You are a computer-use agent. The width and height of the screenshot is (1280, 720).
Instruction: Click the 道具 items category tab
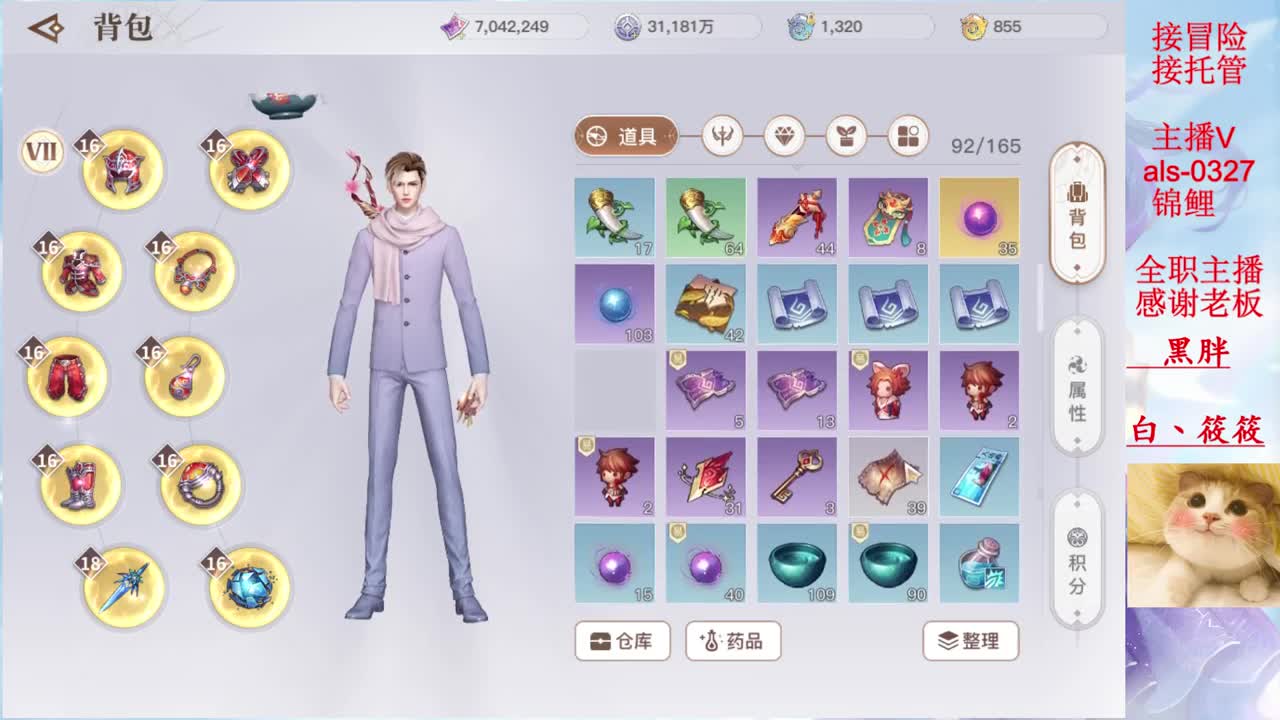tap(625, 135)
